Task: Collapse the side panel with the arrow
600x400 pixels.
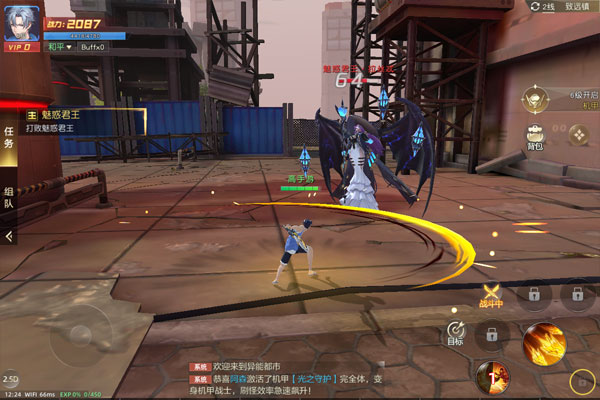Action: click(x=9, y=236)
